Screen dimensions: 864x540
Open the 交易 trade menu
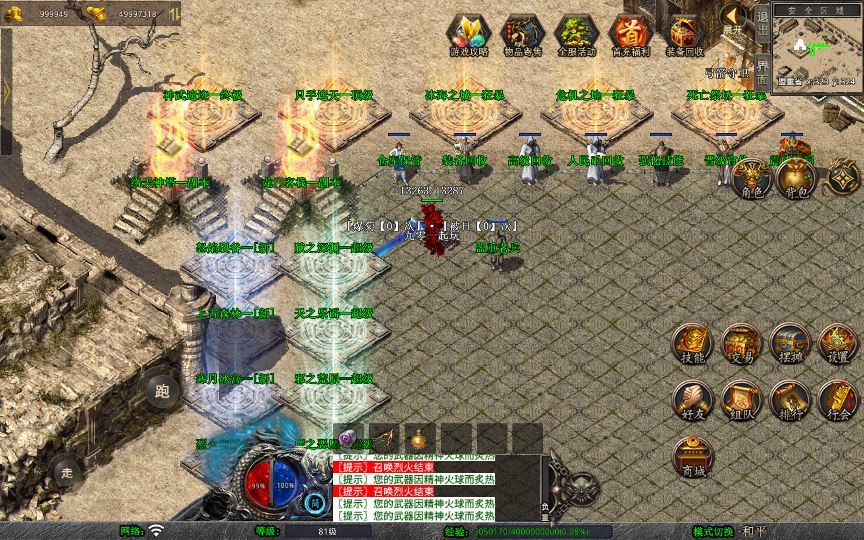pos(741,344)
